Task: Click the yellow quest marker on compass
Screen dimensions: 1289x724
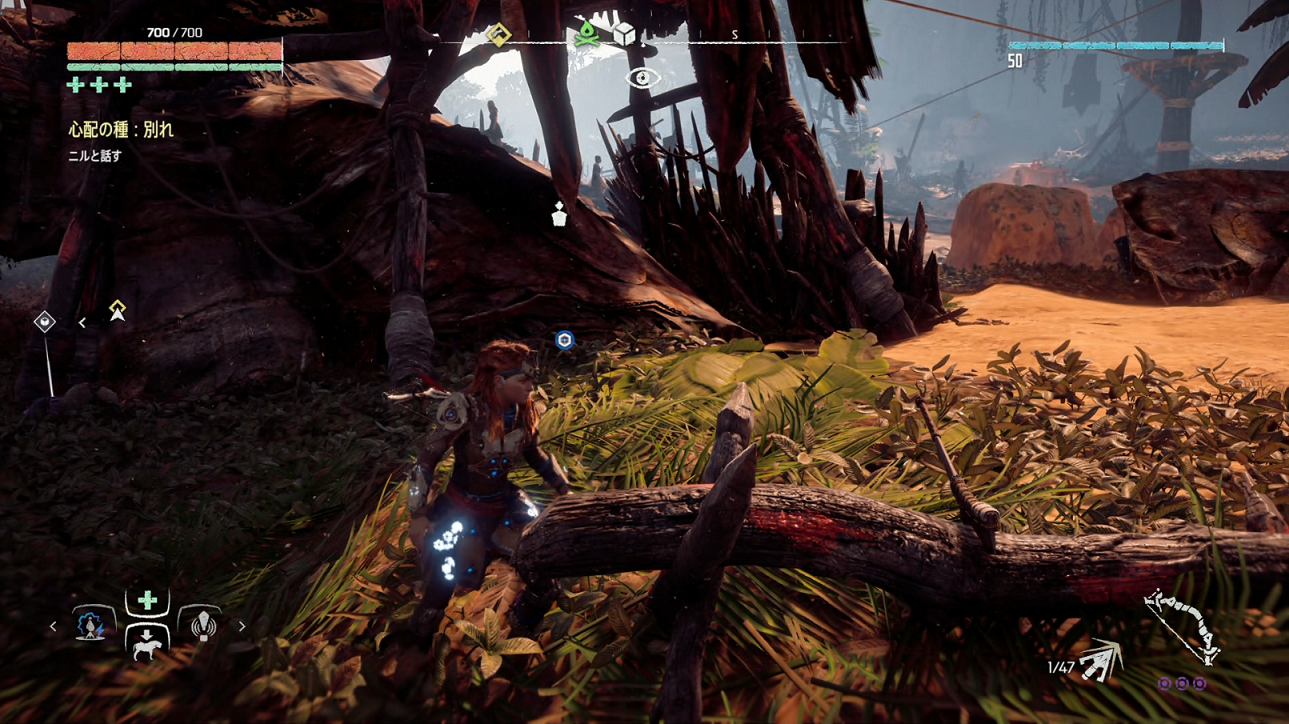Action: (498, 36)
